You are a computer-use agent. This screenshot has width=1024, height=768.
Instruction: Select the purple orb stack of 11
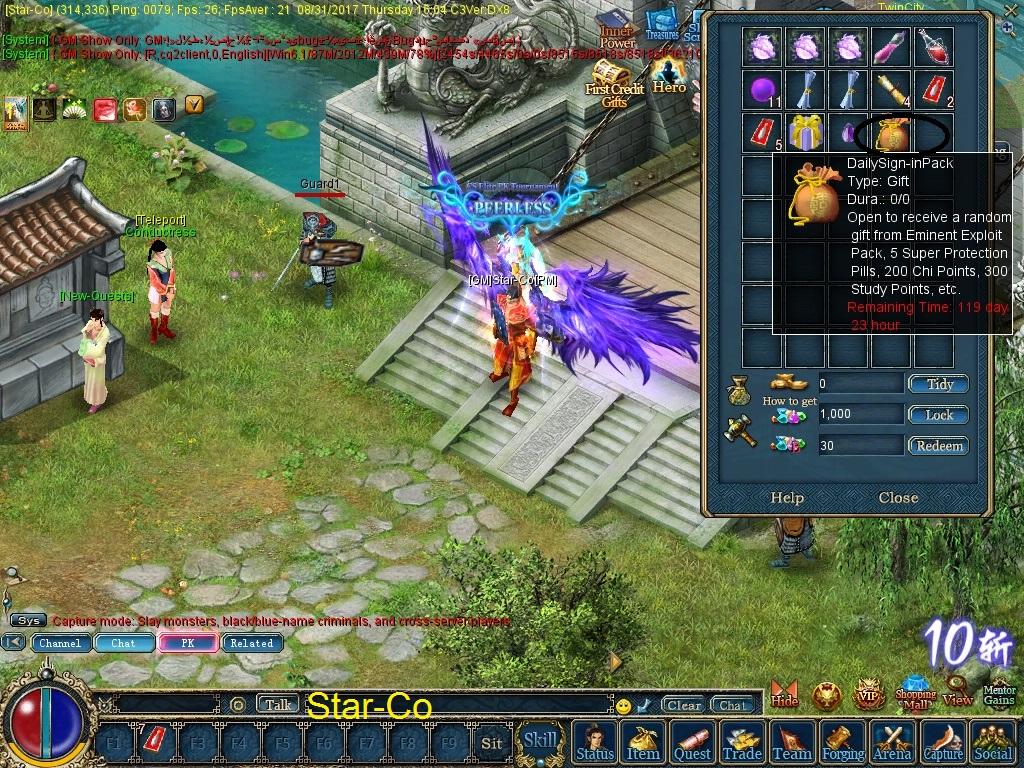[x=763, y=90]
